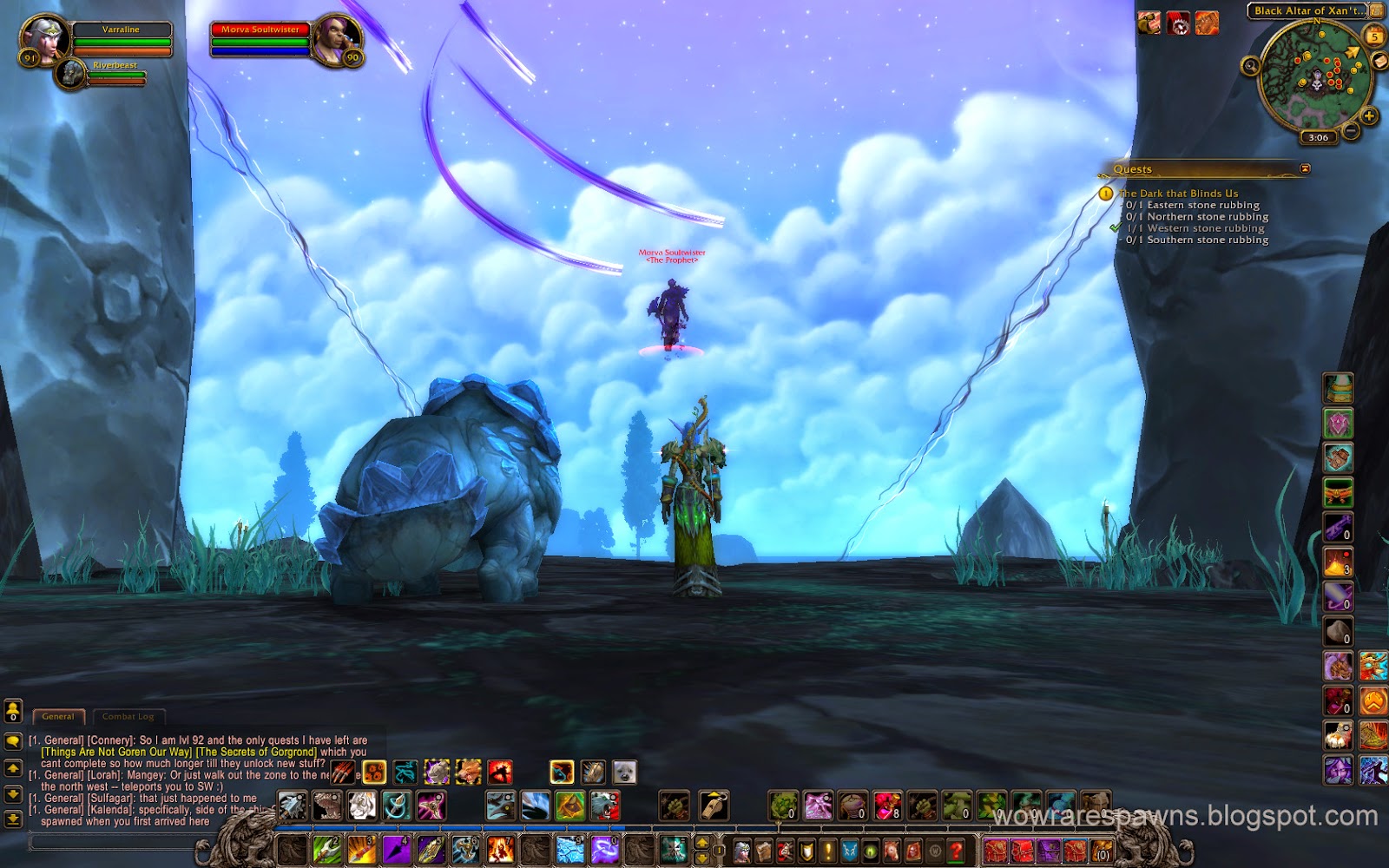Switch action bar page with the up arrow
Image resolution: width=1389 pixels, height=868 pixels.
[702, 842]
